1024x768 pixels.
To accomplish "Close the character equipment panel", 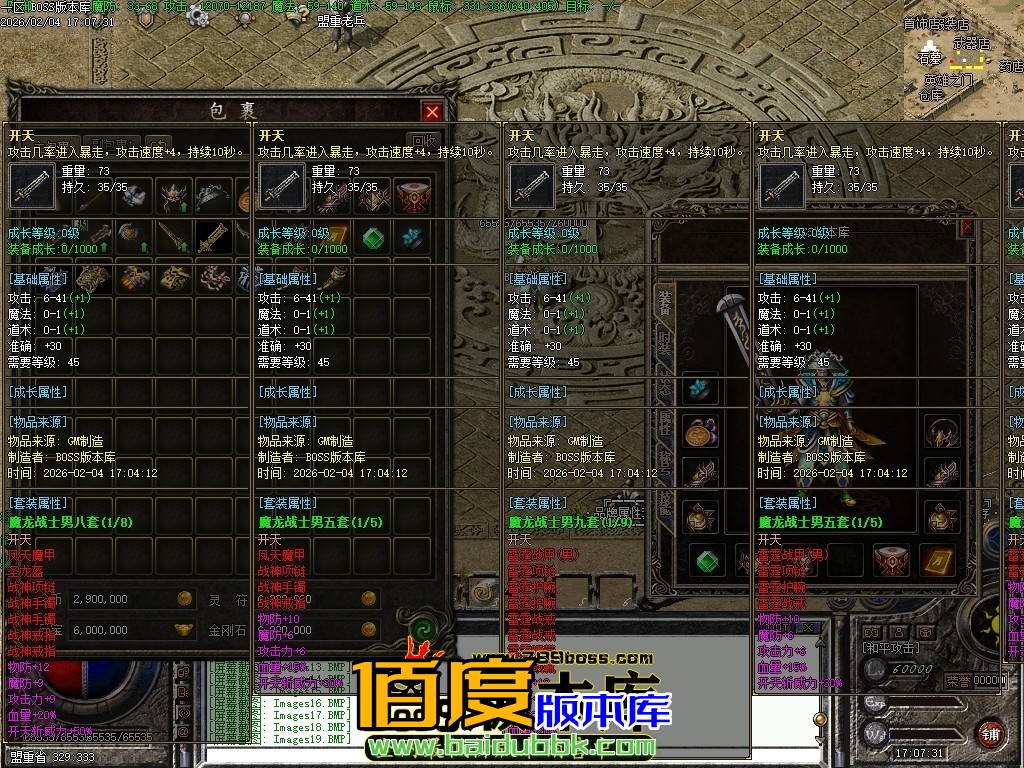I will pos(967,227).
